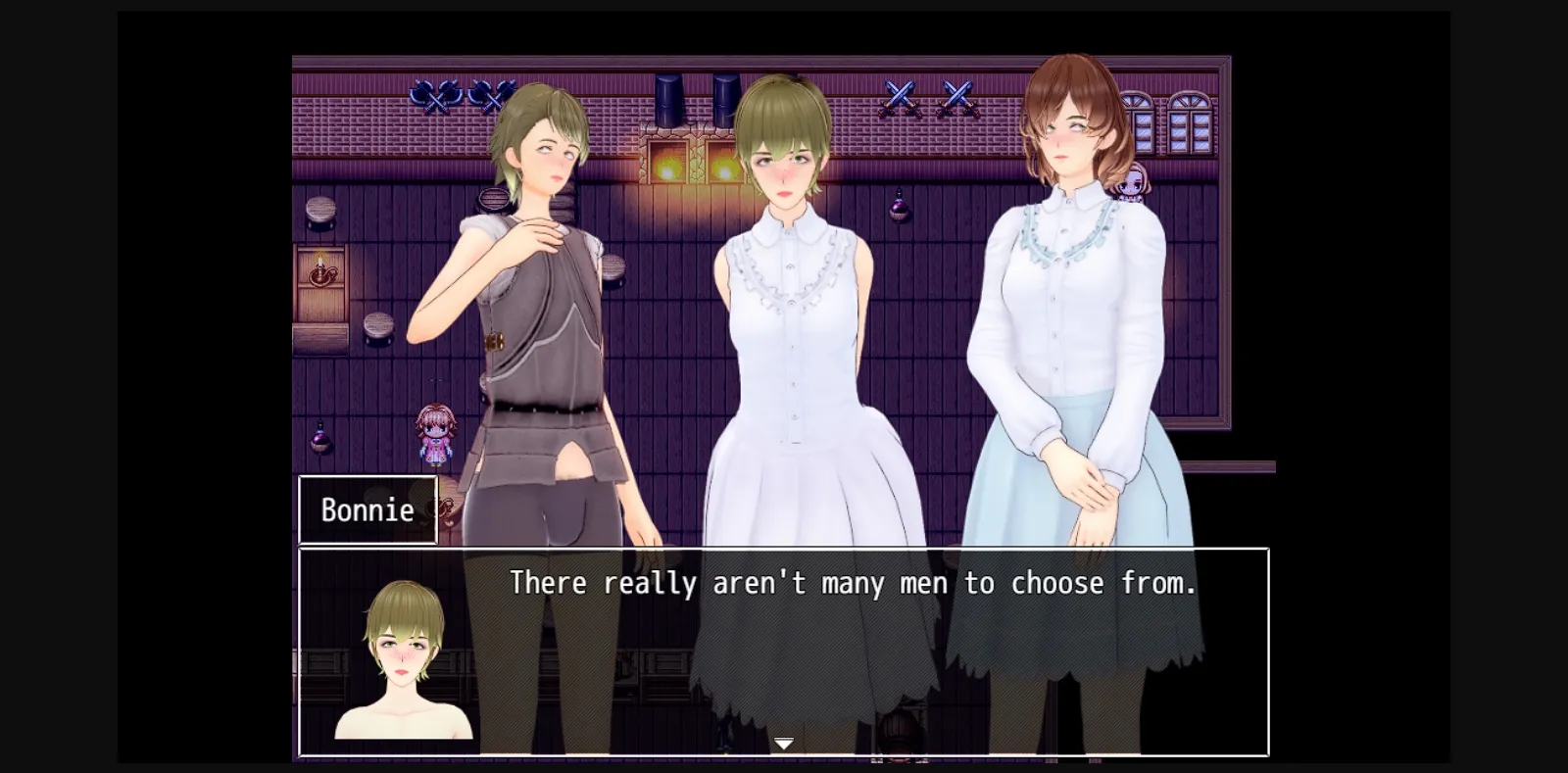Click the downward continue arrow to advance dialogue
Screen dimensions: 1568x773
coord(784,743)
